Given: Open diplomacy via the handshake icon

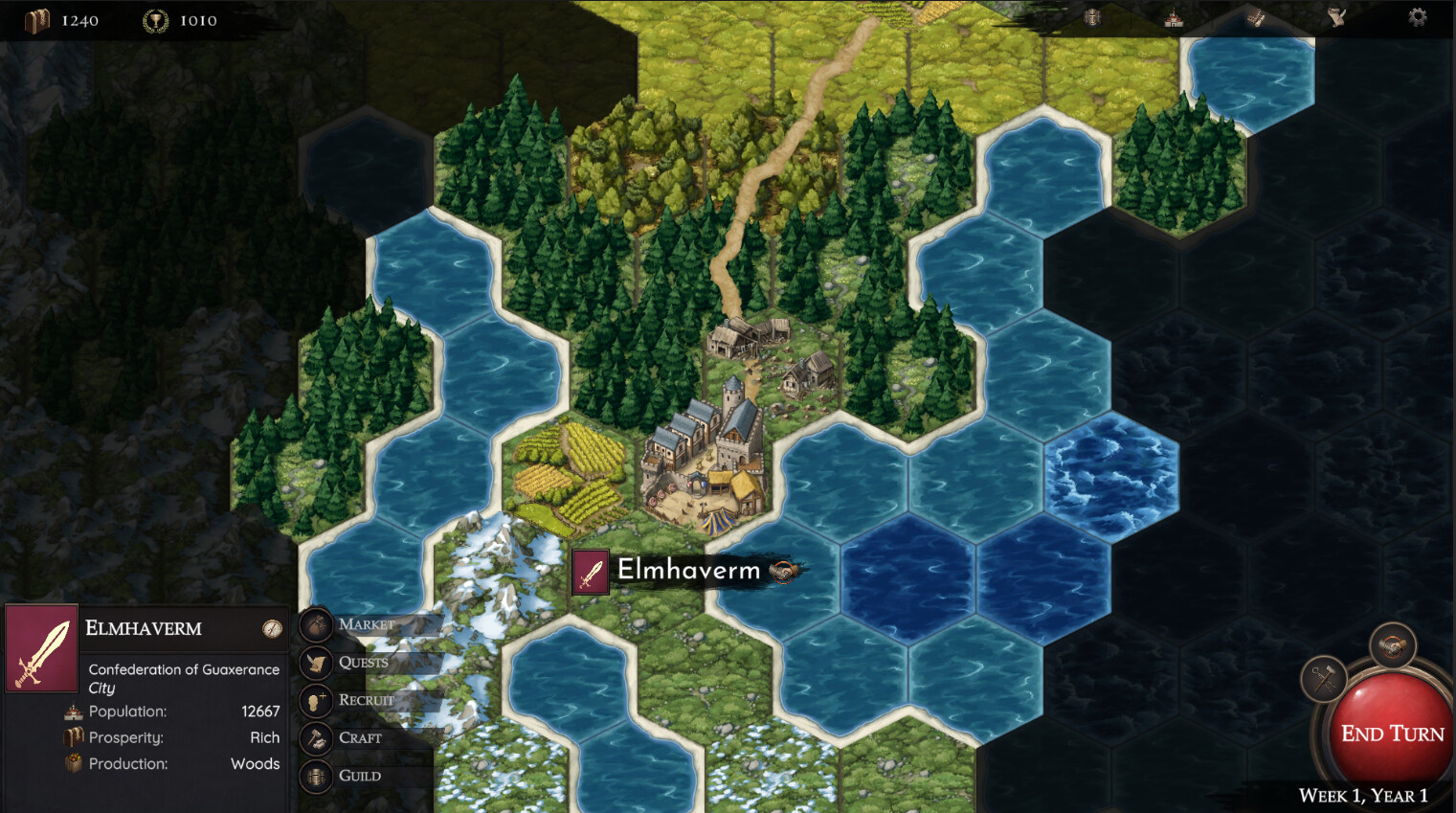Looking at the screenshot, I should tap(1394, 646).
